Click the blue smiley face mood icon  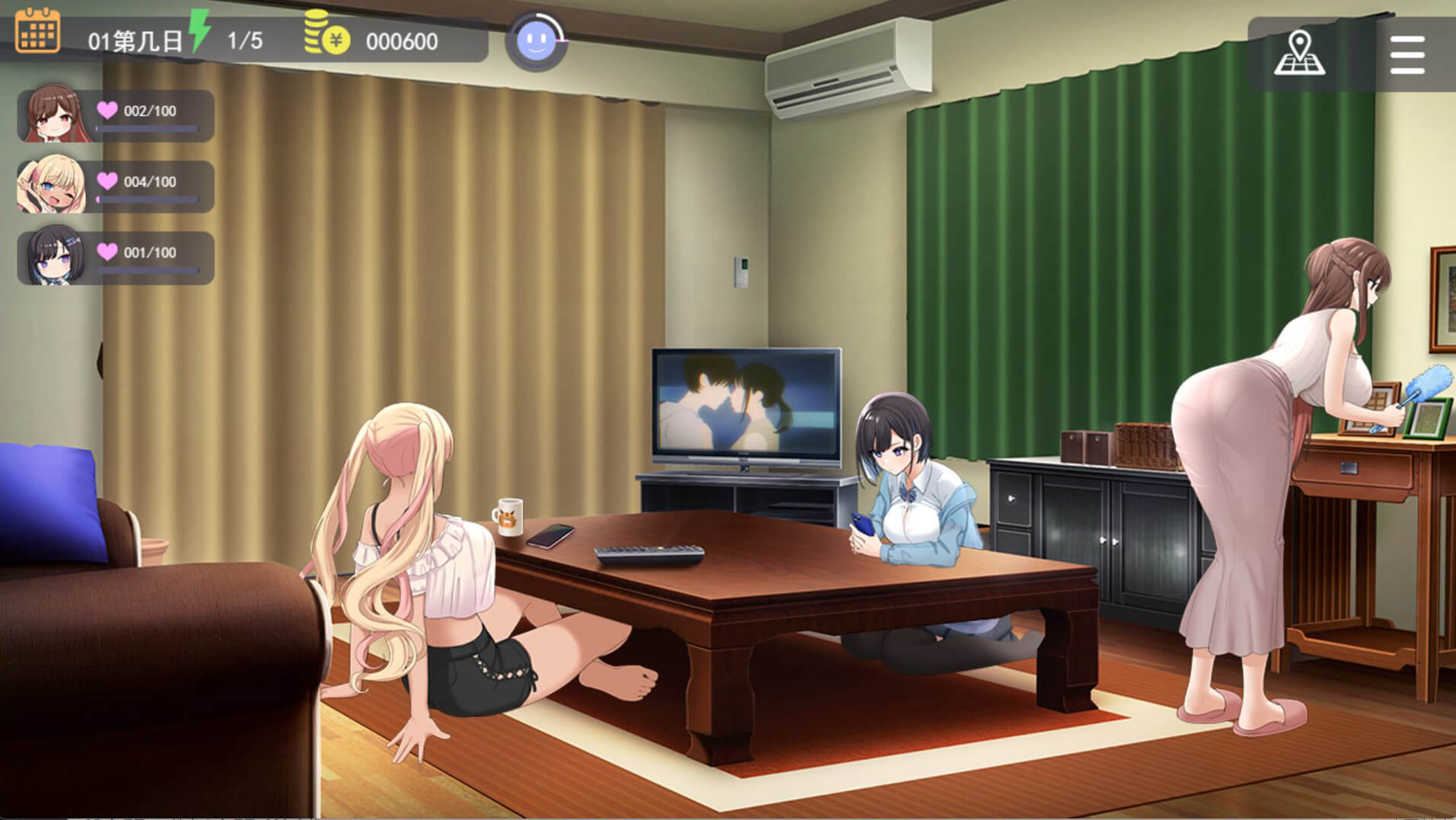click(537, 41)
